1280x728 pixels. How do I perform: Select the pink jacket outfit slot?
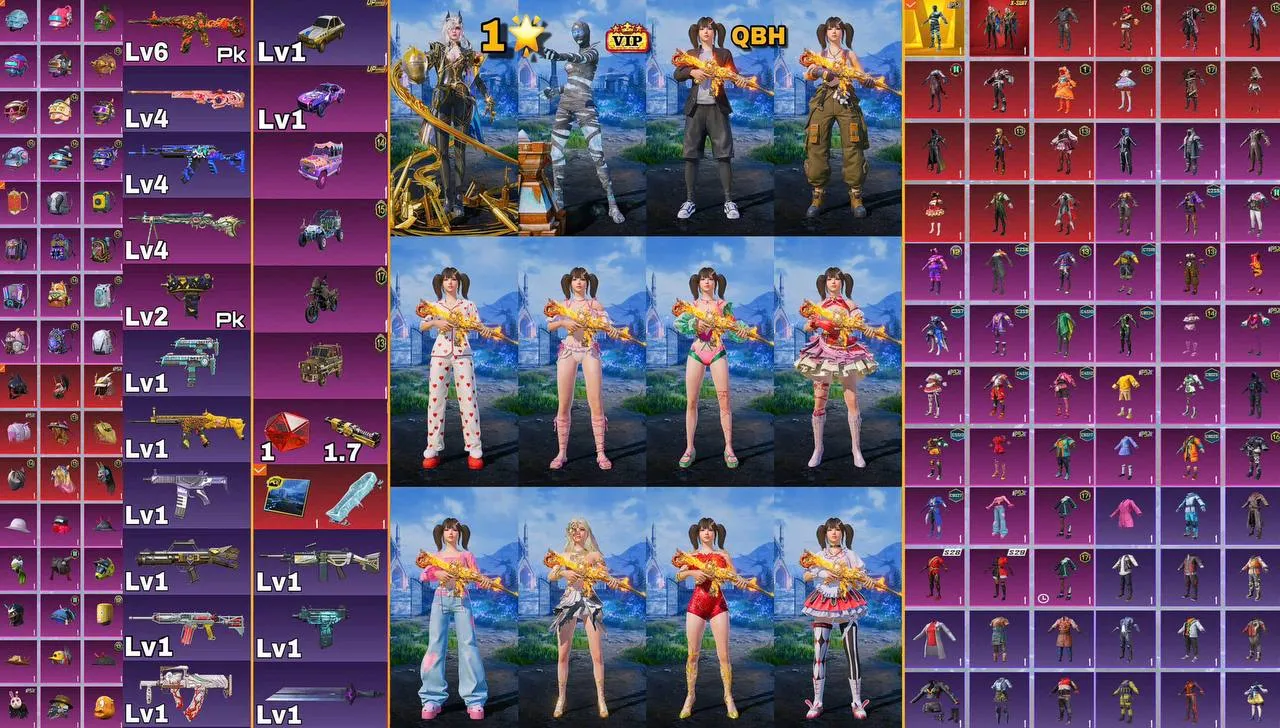coord(1127,514)
